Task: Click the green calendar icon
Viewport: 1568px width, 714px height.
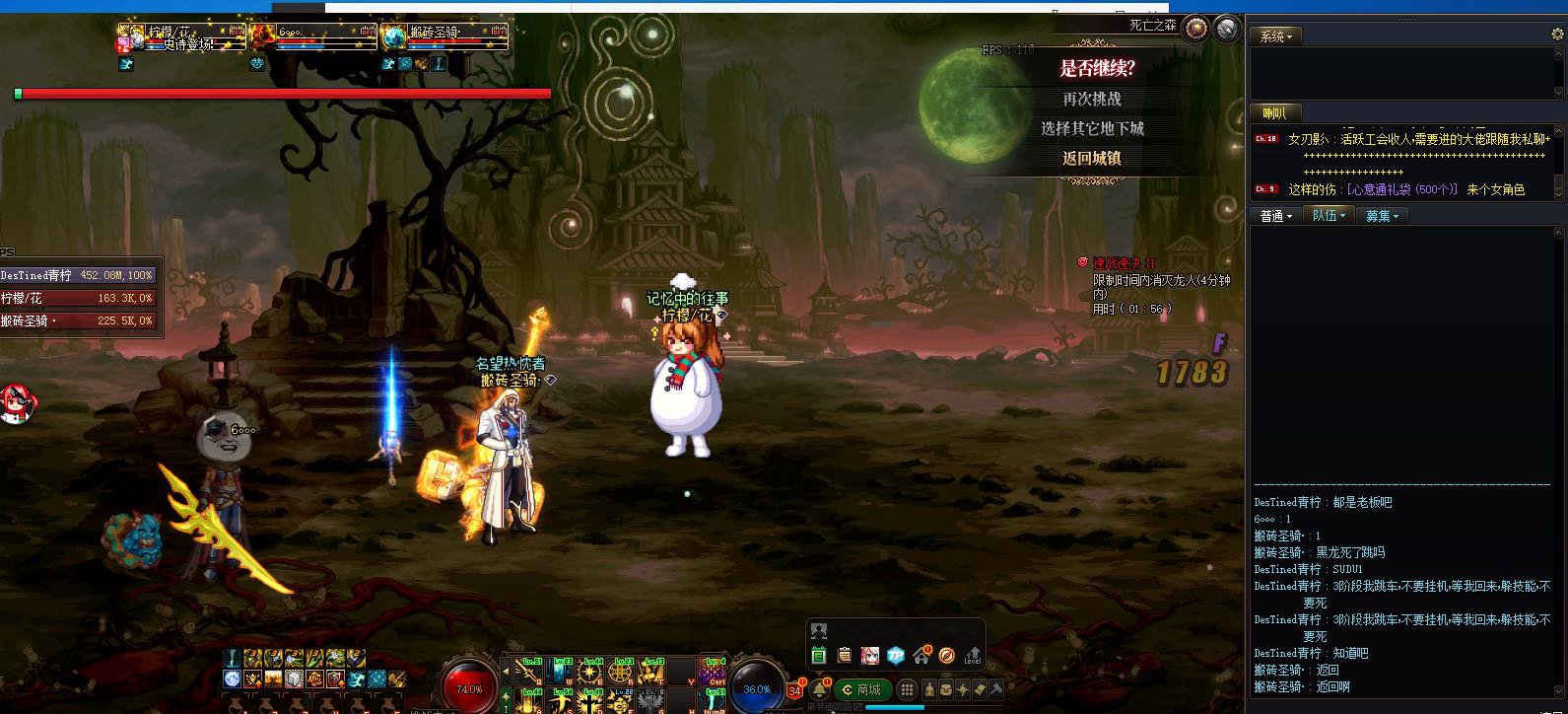Action: pos(818,655)
